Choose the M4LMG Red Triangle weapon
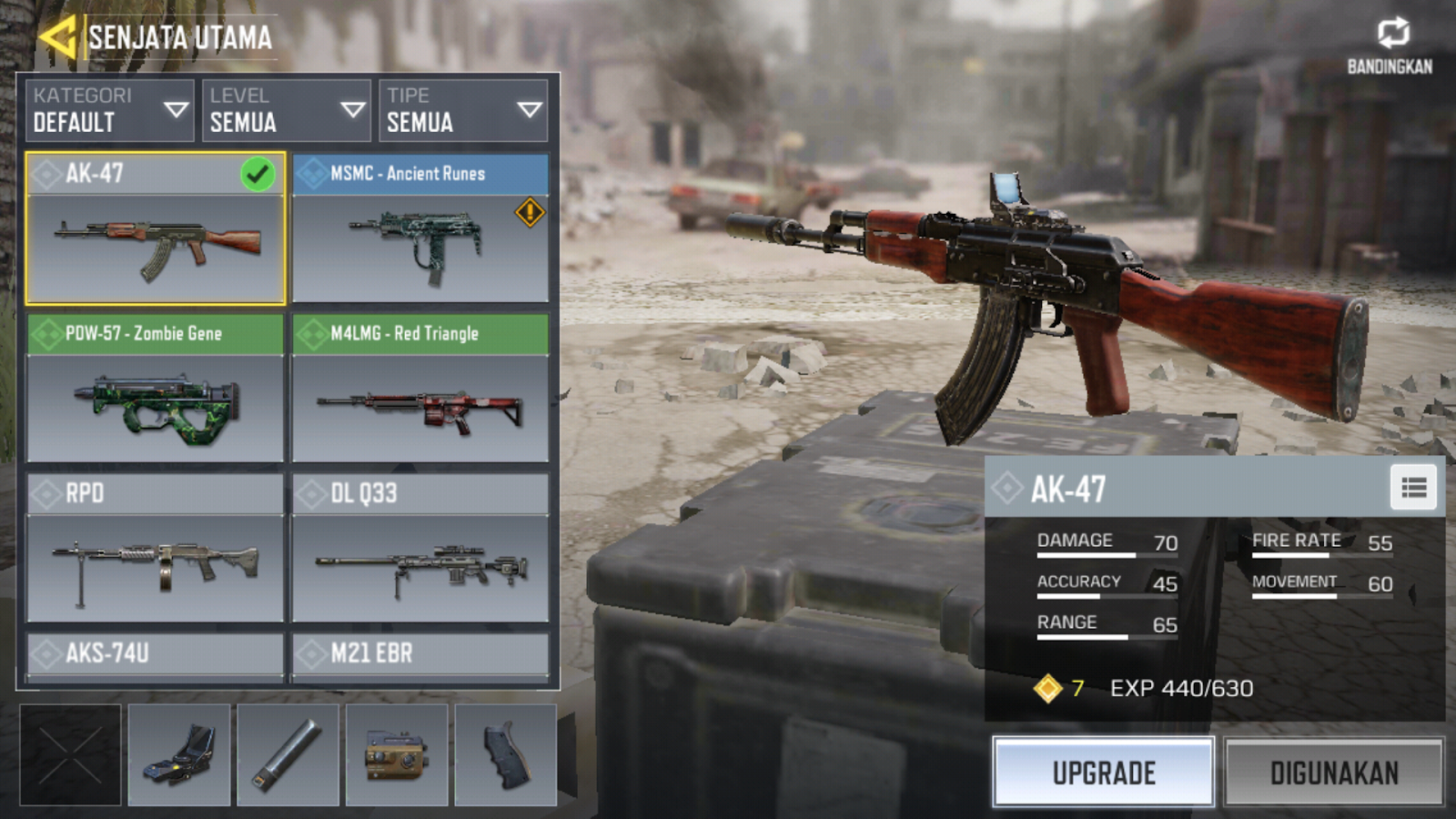This screenshot has width=1456, height=819. pyautogui.click(x=420, y=389)
